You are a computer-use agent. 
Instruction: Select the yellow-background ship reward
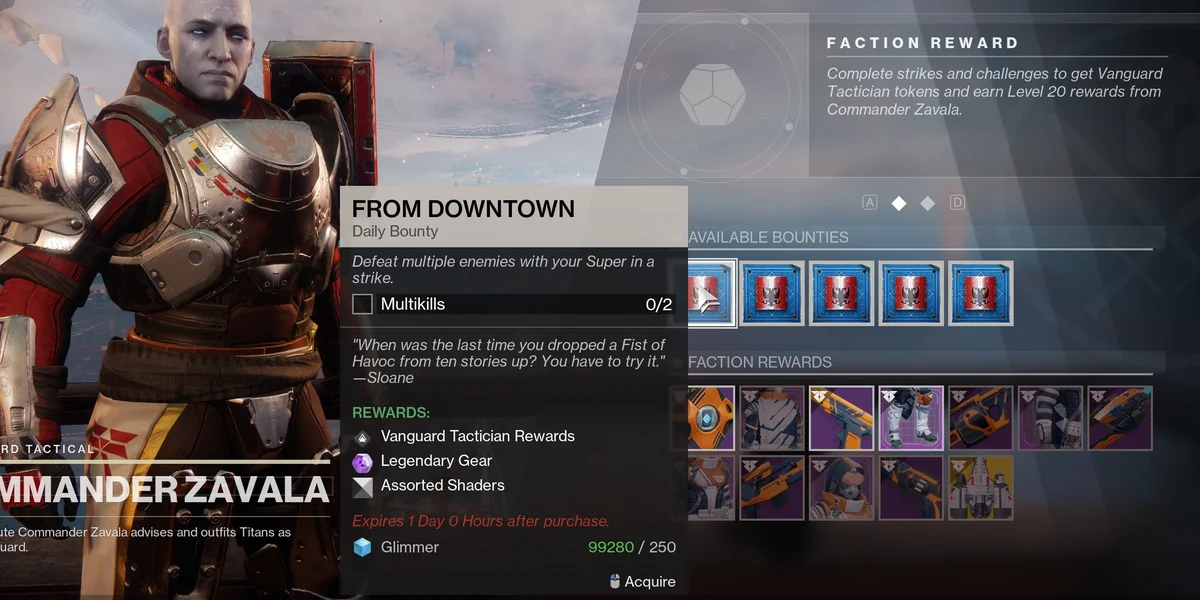pos(980,488)
